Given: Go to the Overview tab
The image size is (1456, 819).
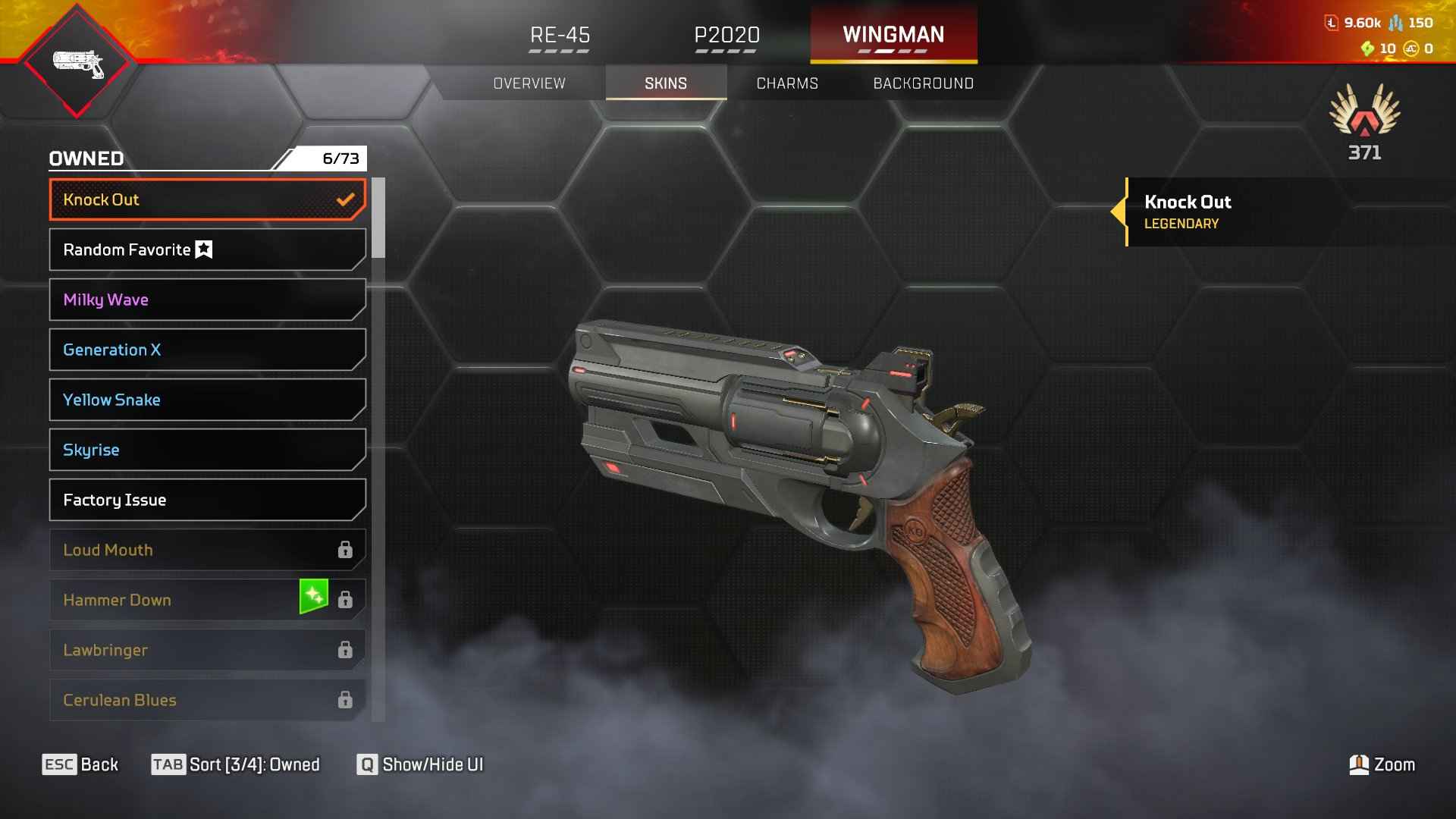Looking at the screenshot, I should coord(529,83).
